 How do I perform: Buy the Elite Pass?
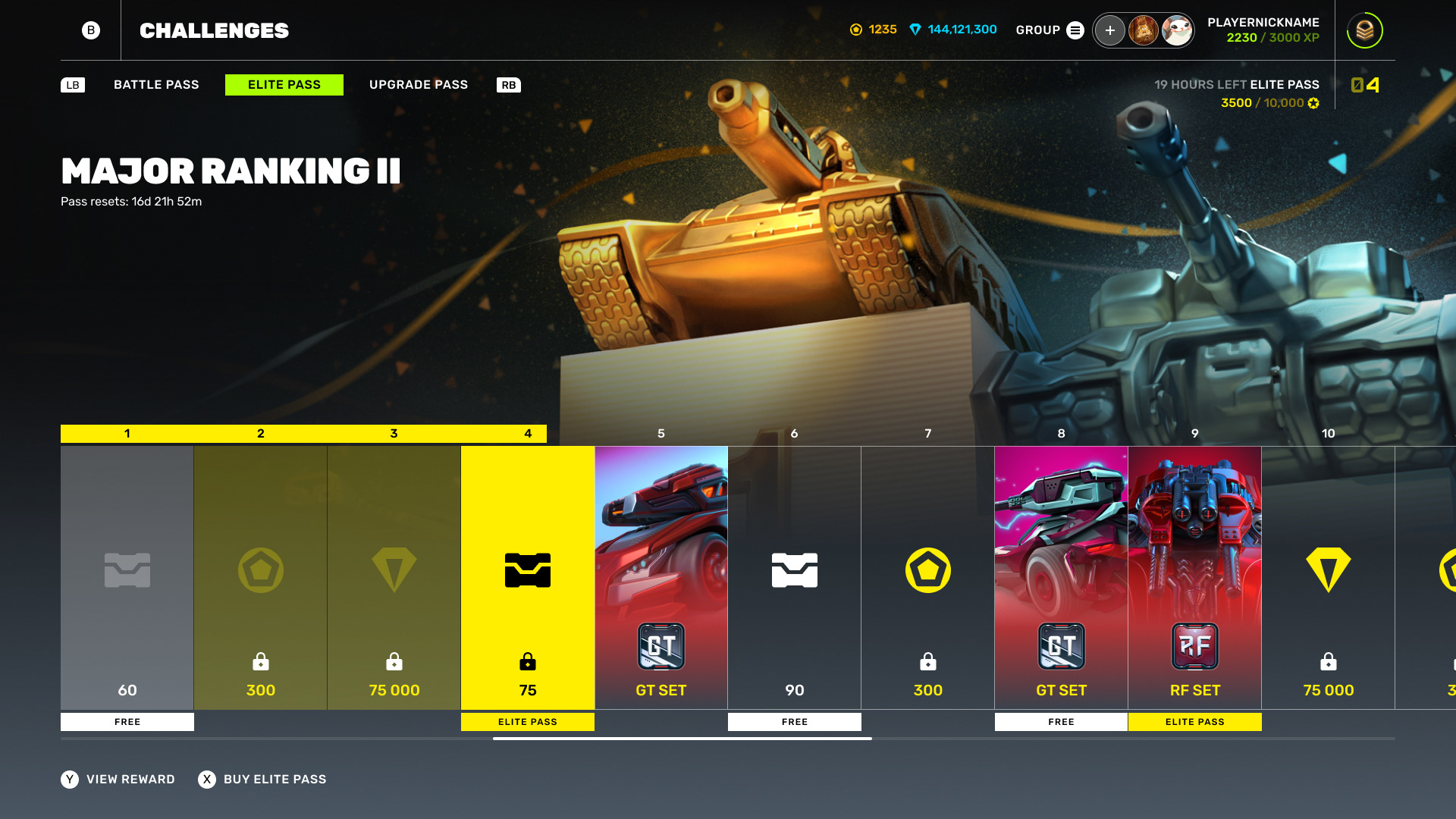point(262,780)
